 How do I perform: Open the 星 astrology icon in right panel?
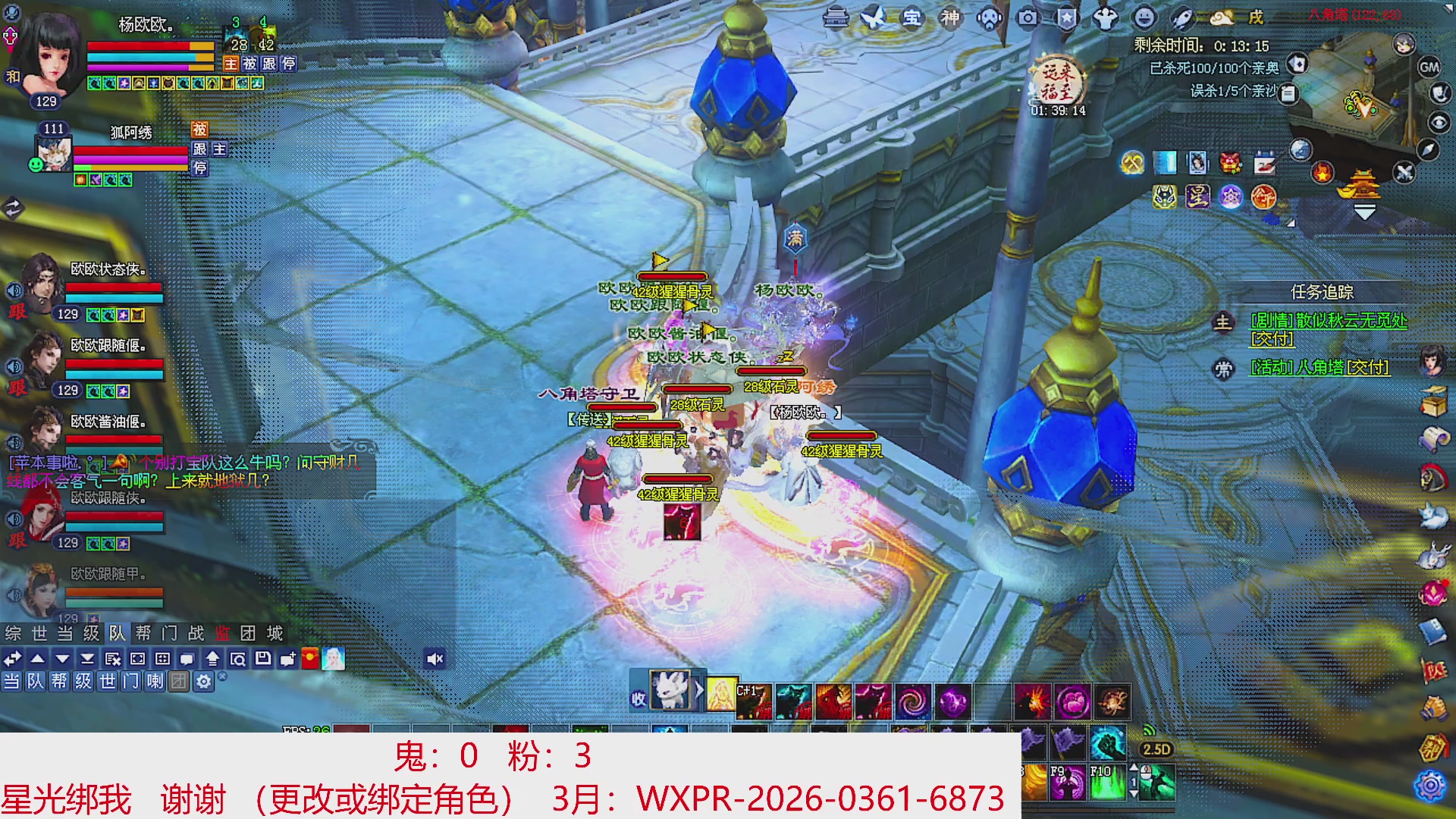[1197, 196]
